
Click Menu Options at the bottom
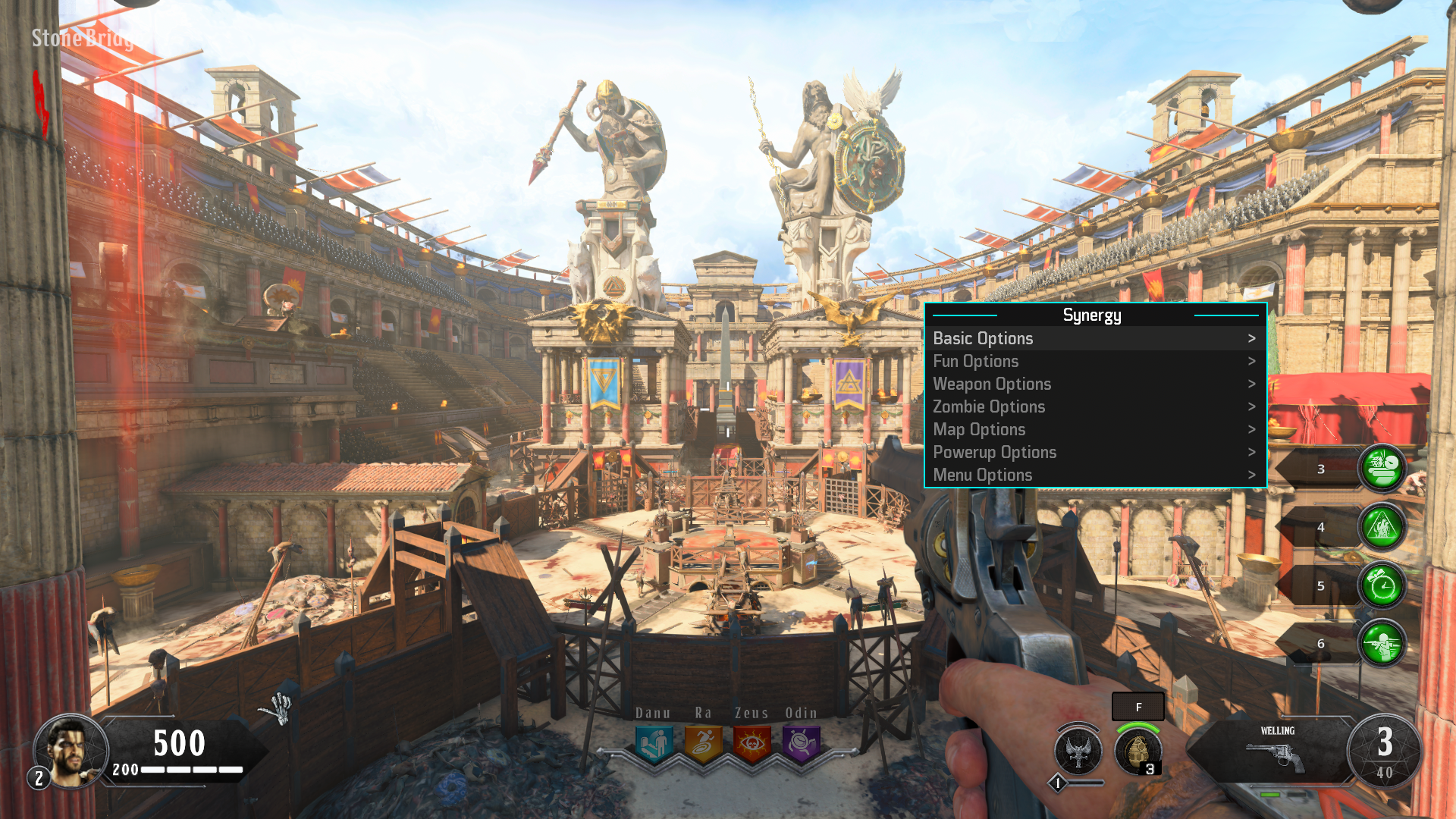[984, 475]
